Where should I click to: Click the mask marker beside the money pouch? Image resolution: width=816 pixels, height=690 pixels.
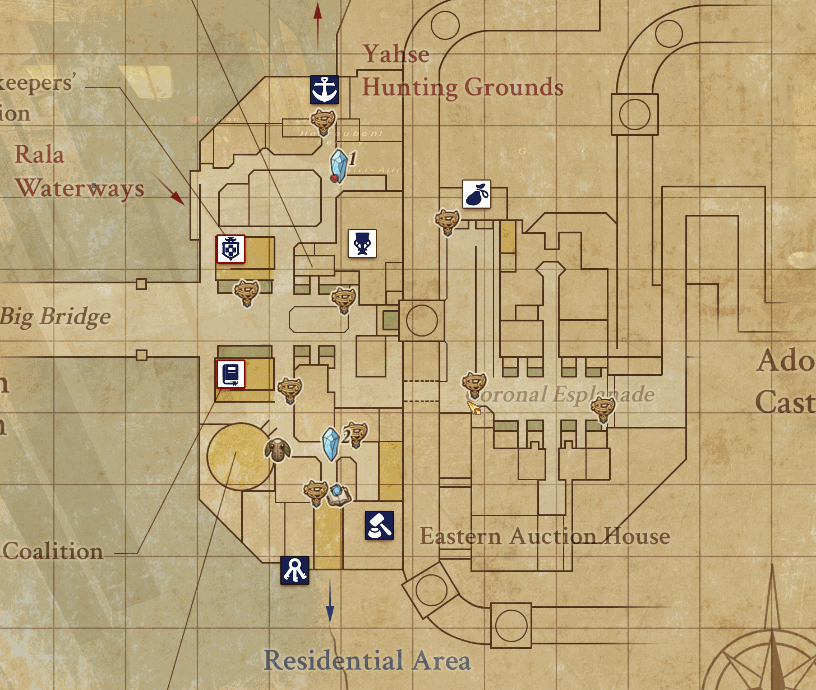pyautogui.click(x=446, y=221)
